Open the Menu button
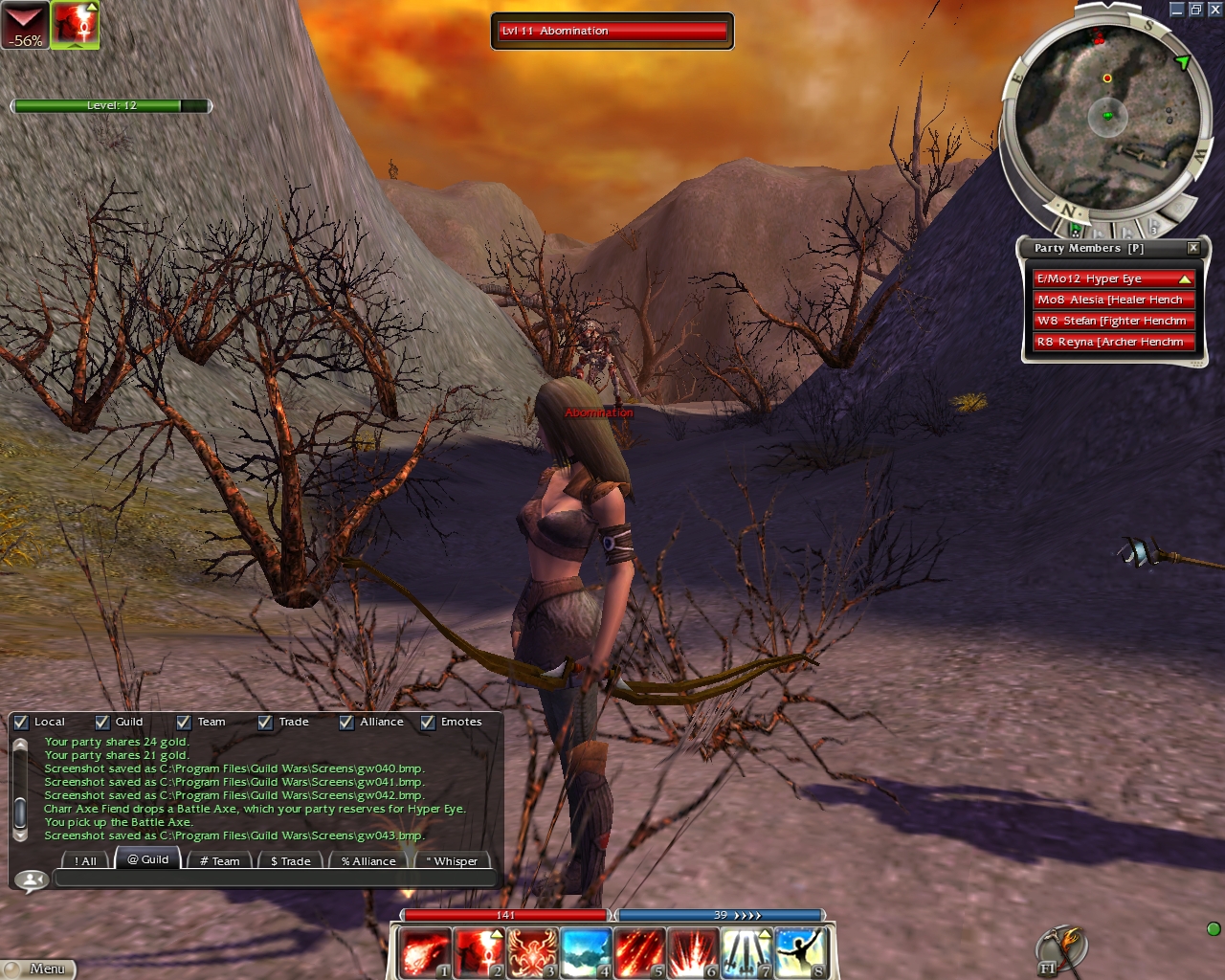The image size is (1225, 980). point(38,969)
